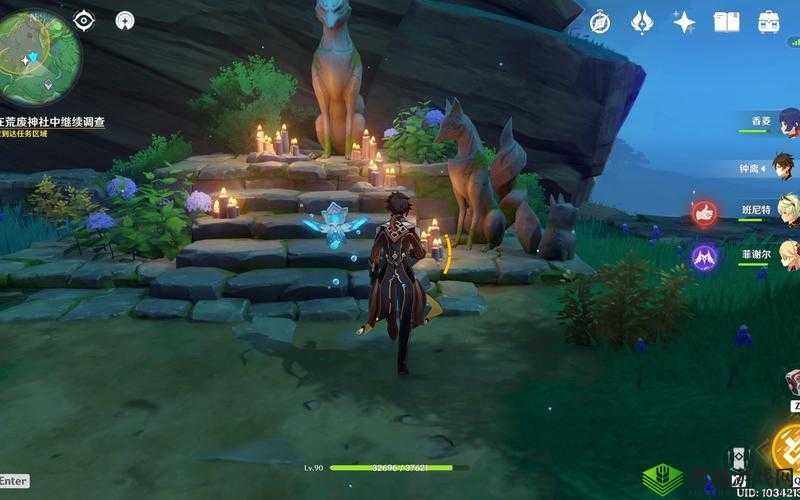Image resolution: width=800 pixels, height=500 pixels.
Task: Click the round icon right of Elemental Sight
Action: click(125, 20)
